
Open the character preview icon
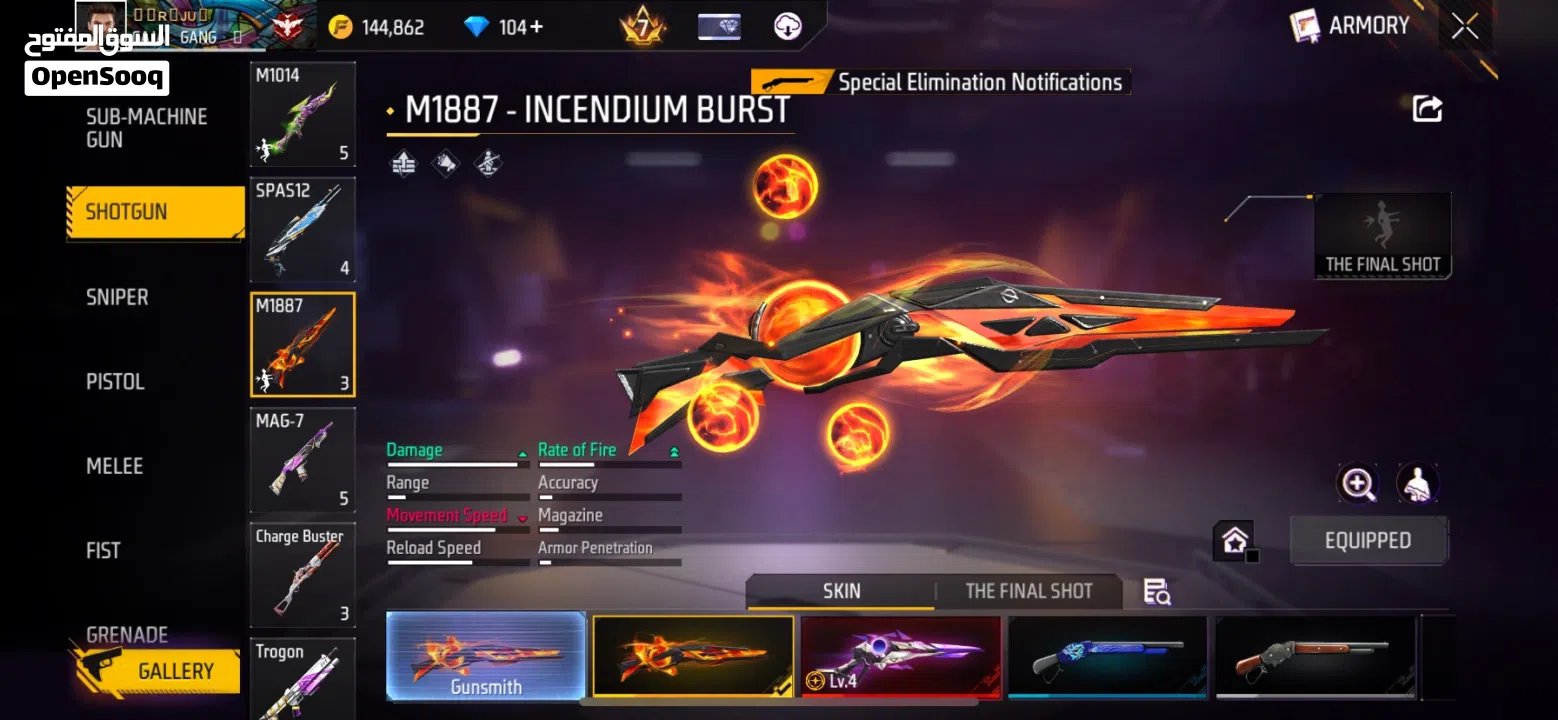click(1417, 483)
